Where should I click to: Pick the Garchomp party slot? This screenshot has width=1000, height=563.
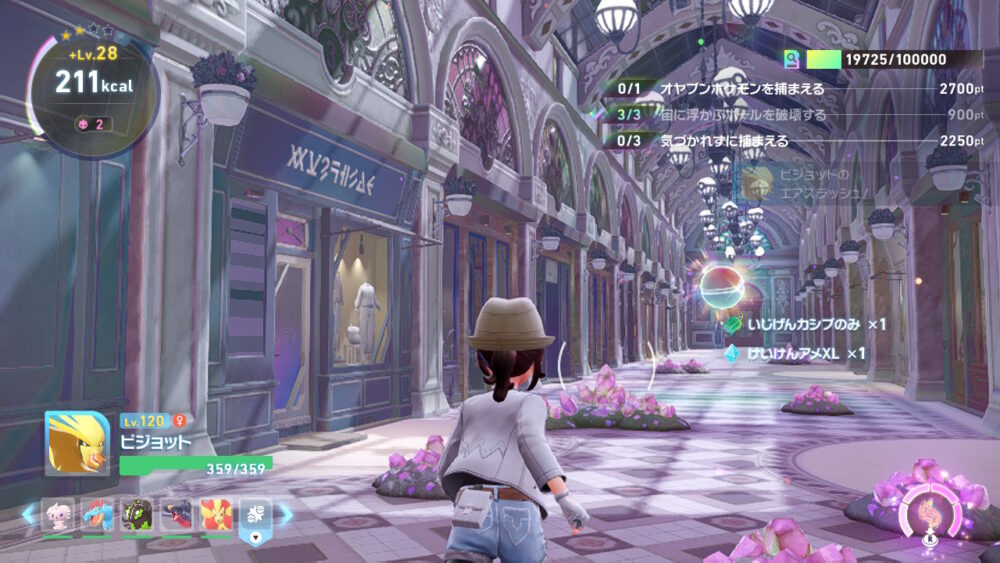click(177, 515)
